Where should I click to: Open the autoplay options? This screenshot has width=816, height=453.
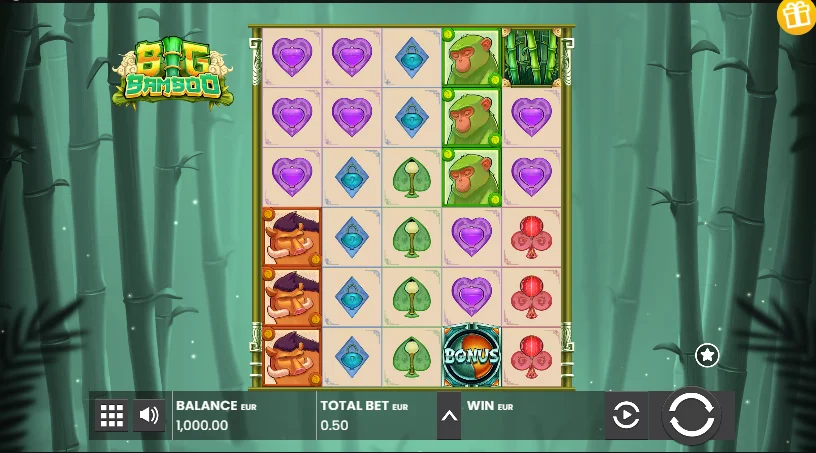[626, 415]
